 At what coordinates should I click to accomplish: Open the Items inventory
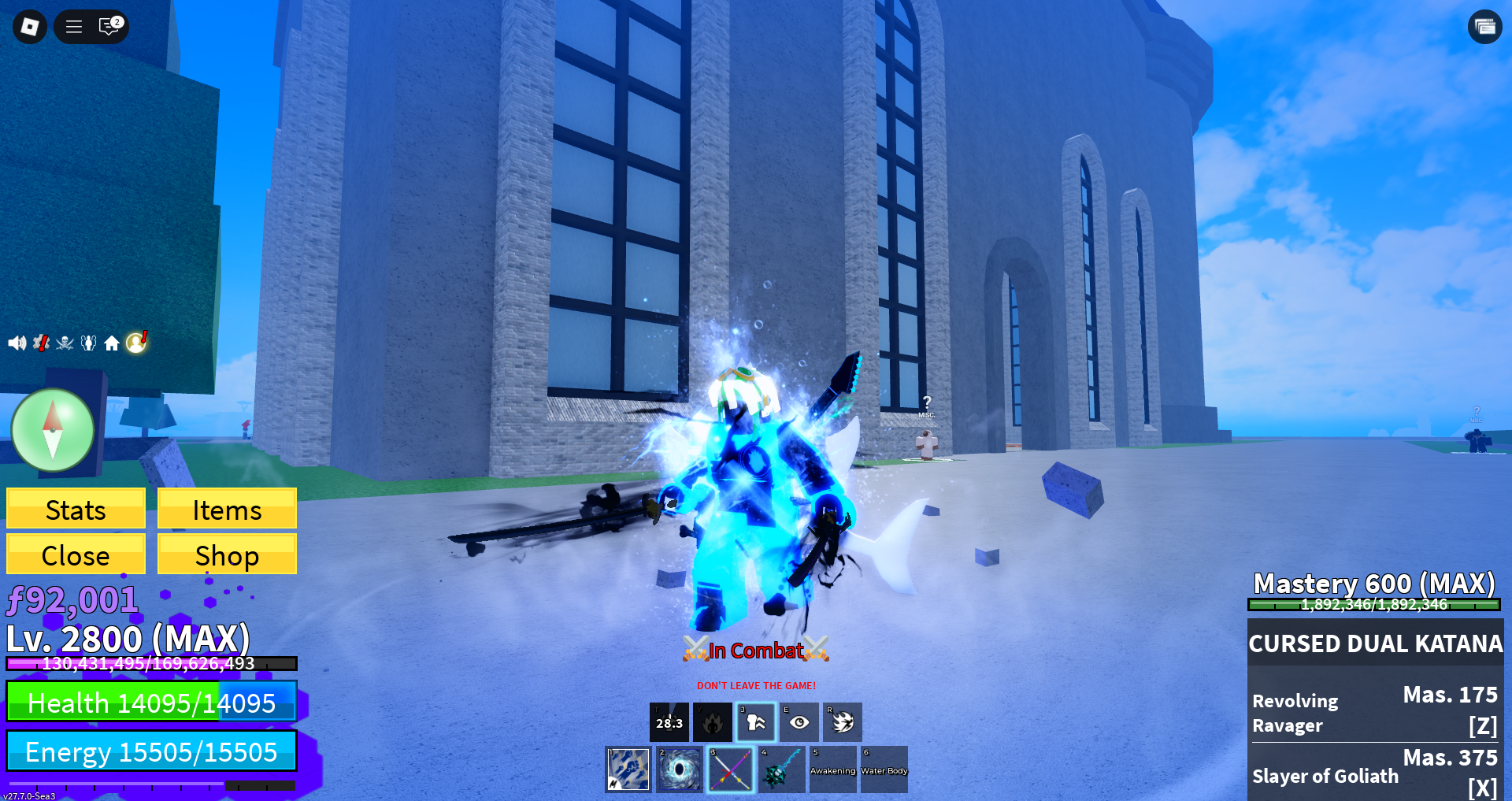pos(227,509)
